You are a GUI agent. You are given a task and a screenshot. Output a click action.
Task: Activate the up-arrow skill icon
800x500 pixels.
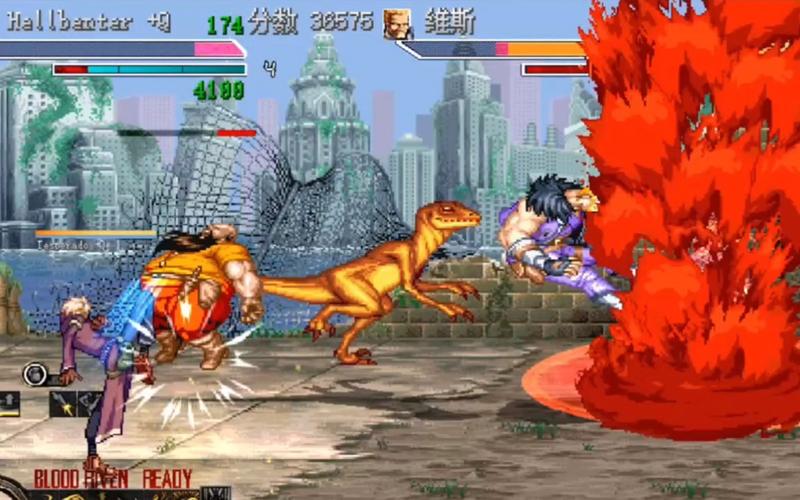tap(10, 403)
